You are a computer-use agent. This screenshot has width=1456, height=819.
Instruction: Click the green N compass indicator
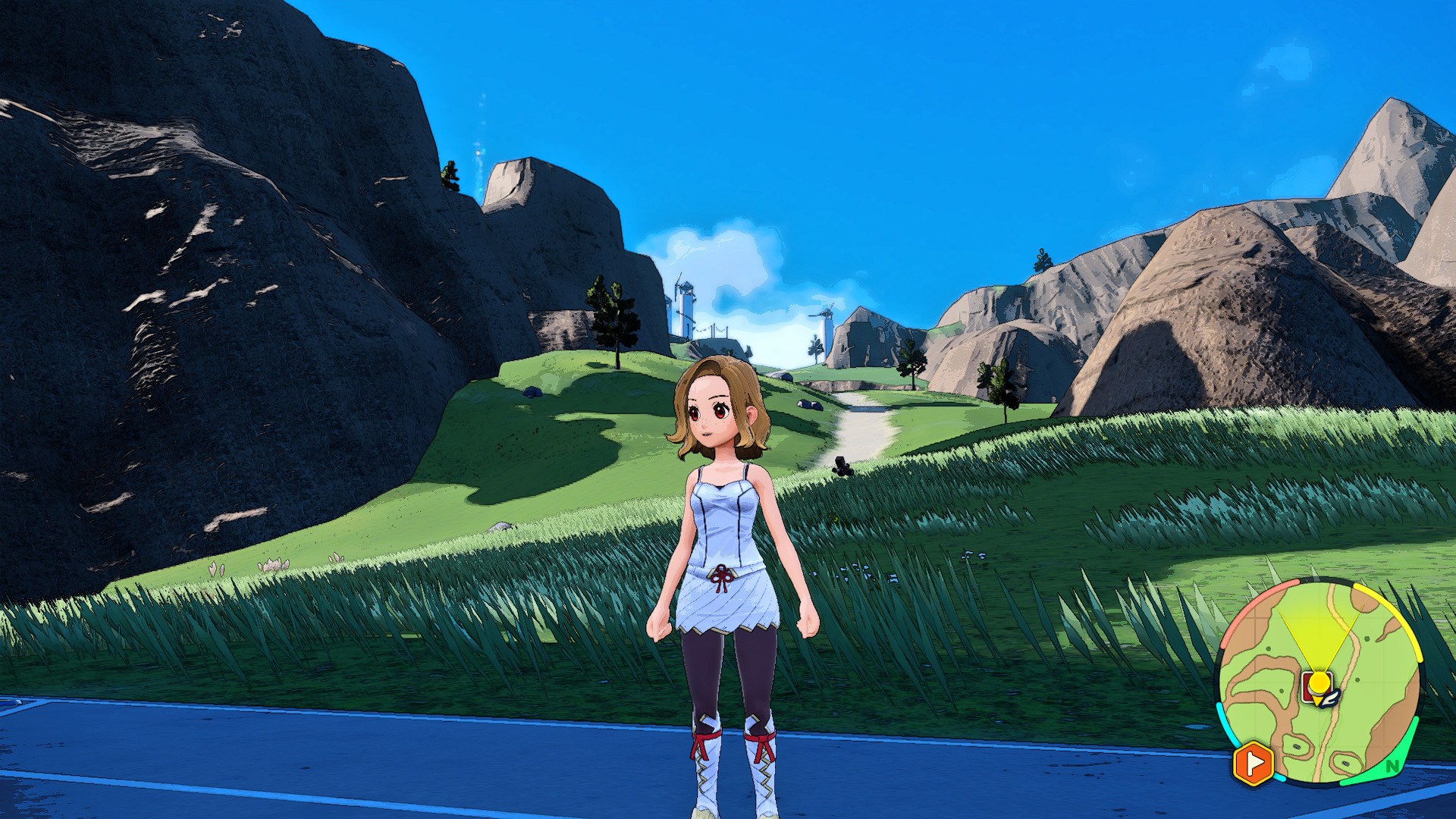click(x=1392, y=766)
